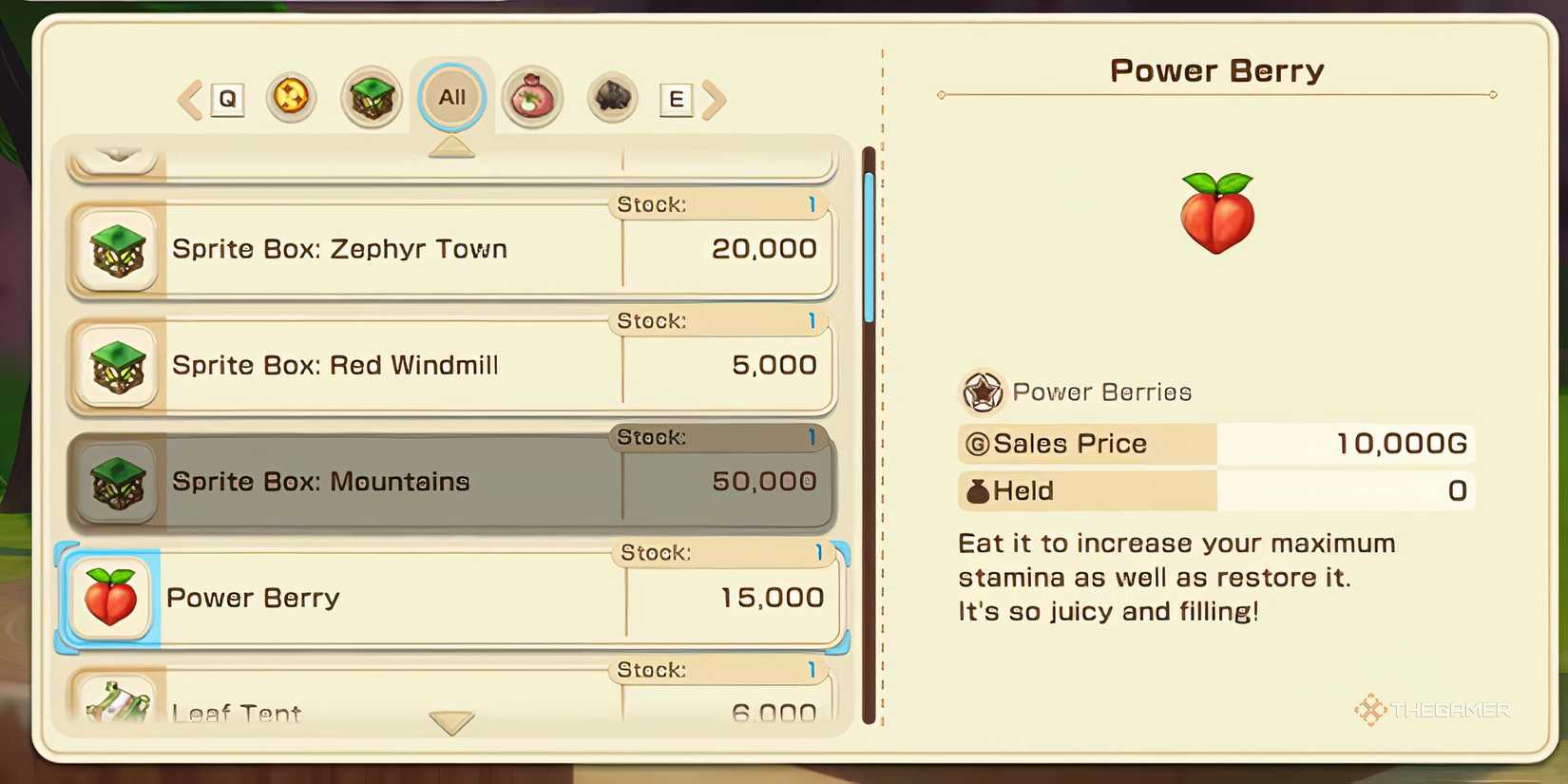Click the right arrow for next category
This screenshot has width=1568, height=784.
click(x=716, y=99)
